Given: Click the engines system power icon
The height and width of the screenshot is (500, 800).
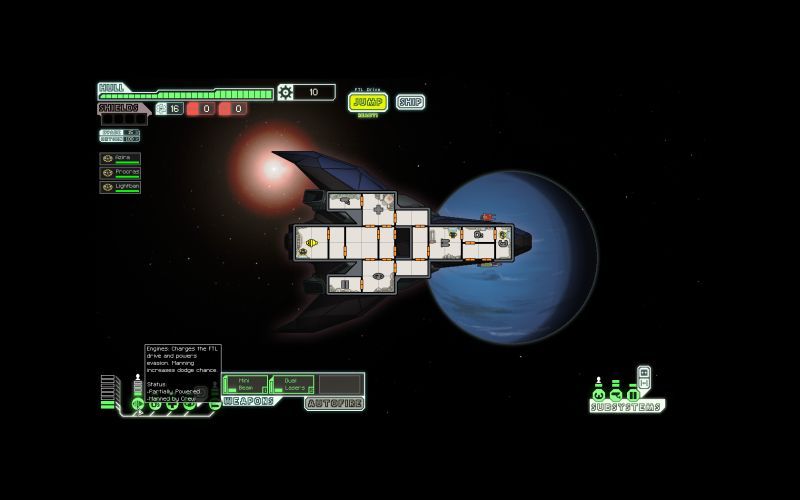Looking at the screenshot, I should pyautogui.click(x=138, y=404).
